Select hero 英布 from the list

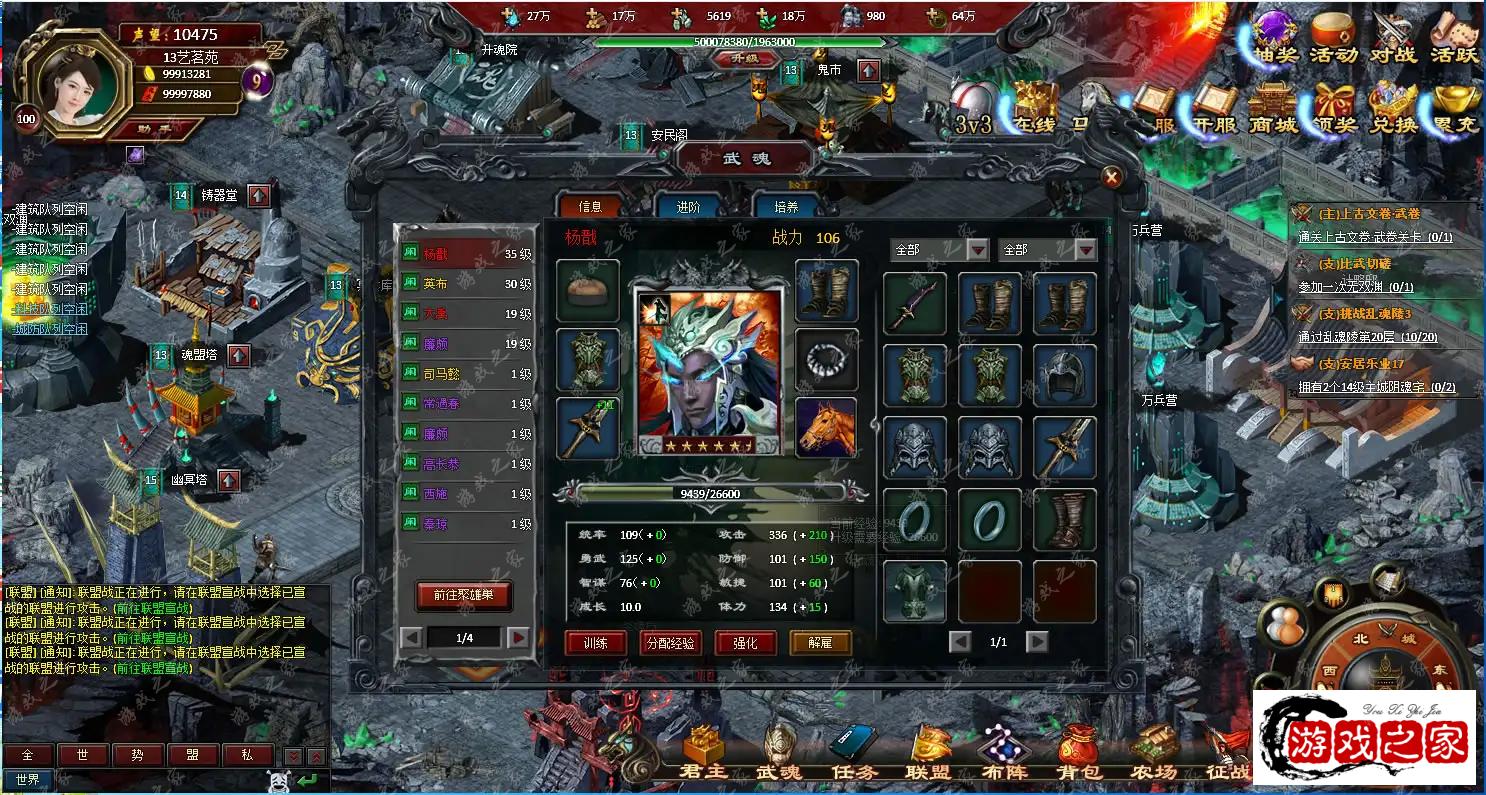pos(465,284)
